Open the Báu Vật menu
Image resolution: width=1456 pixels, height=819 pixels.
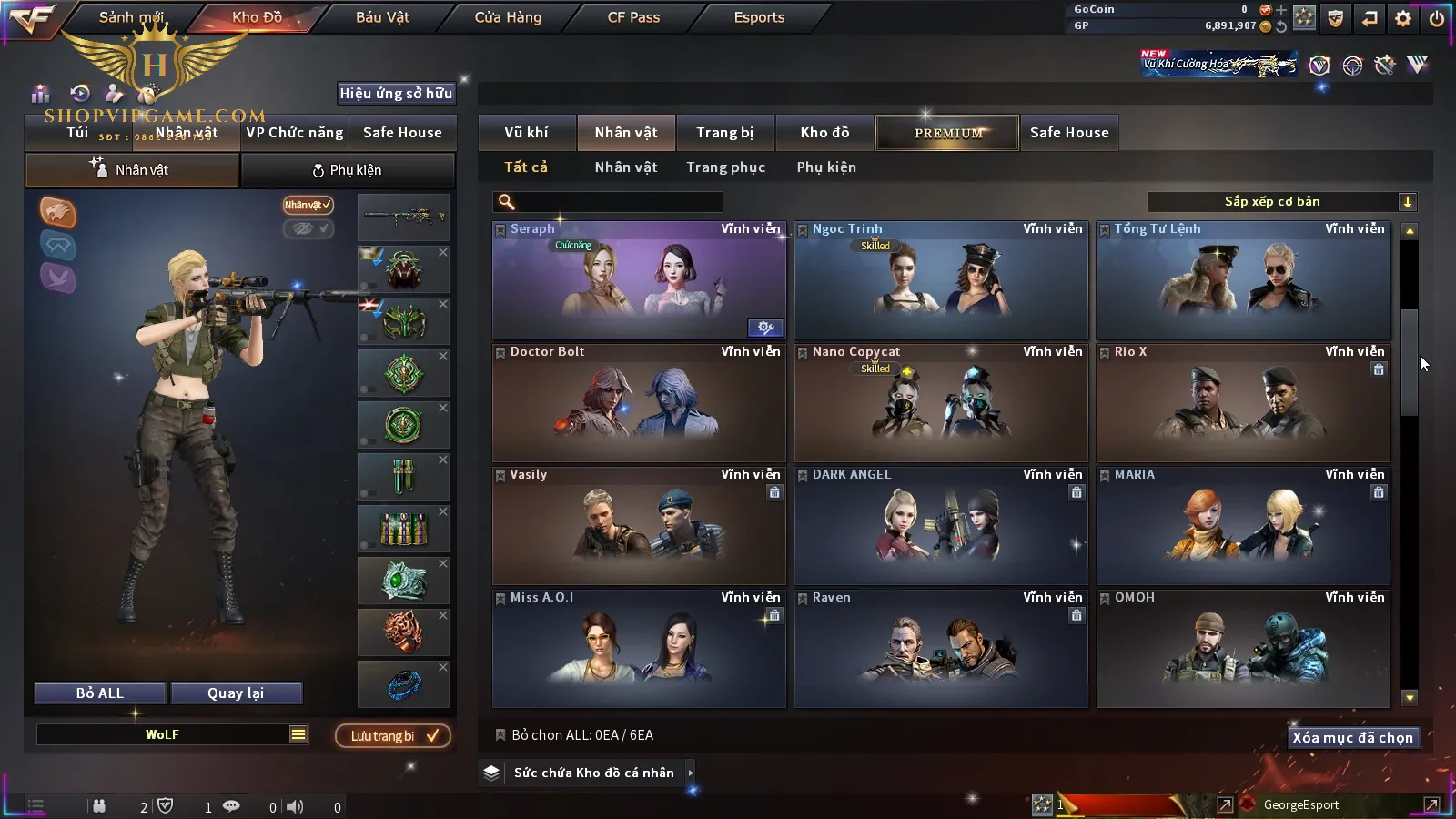pyautogui.click(x=382, y=17)
